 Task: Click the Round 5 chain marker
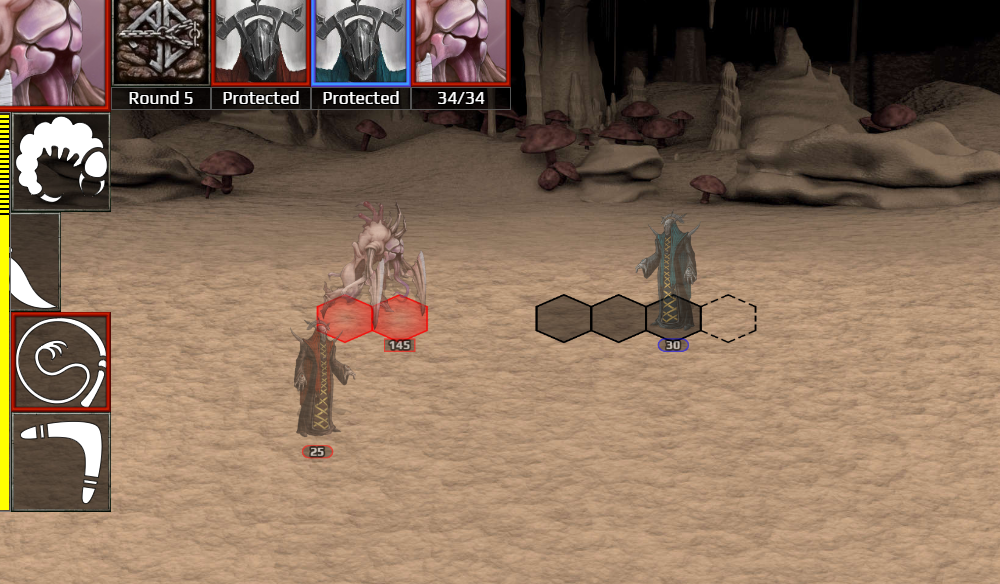161,42
